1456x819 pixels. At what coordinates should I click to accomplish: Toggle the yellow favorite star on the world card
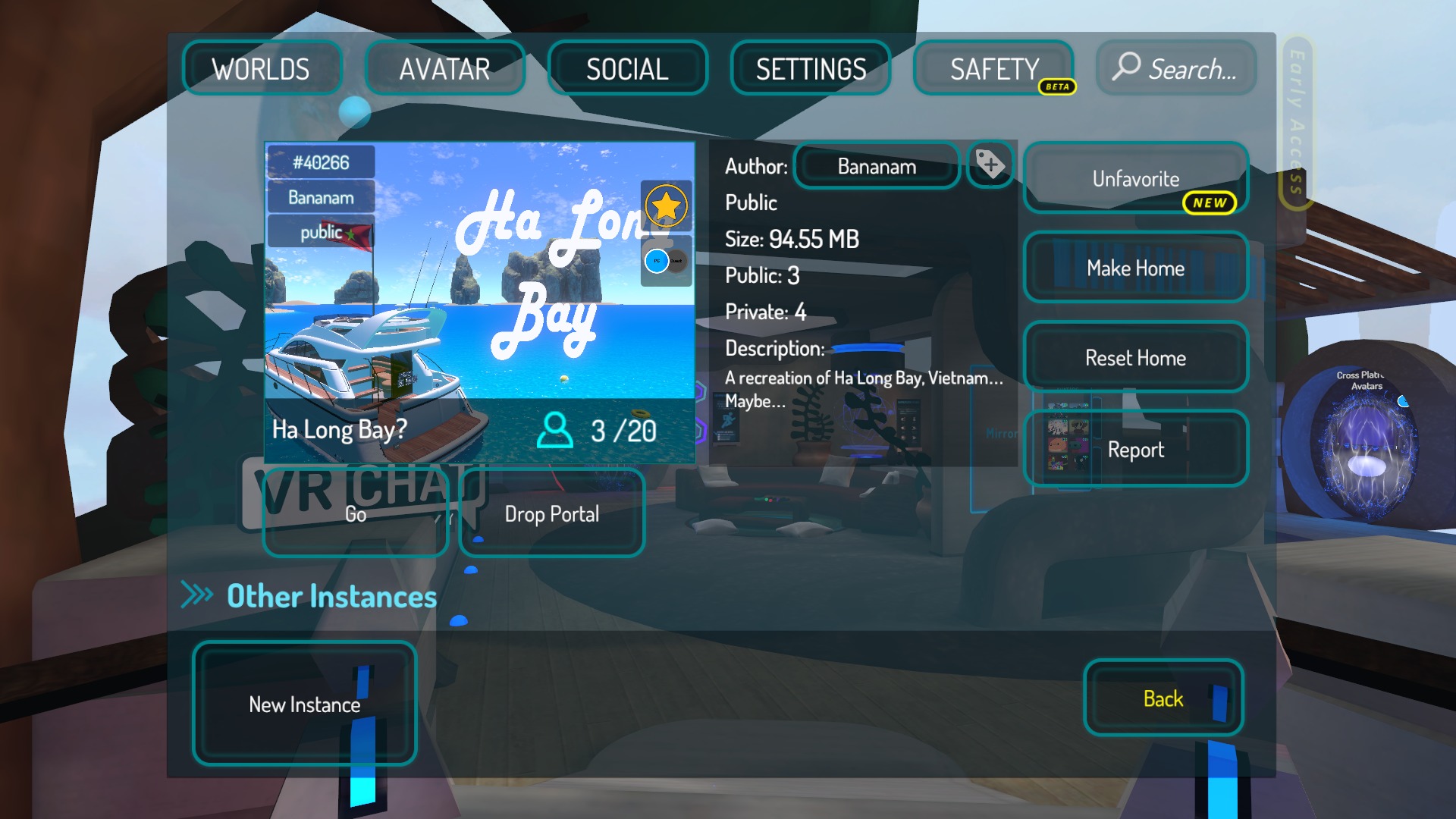pos(666,206)
